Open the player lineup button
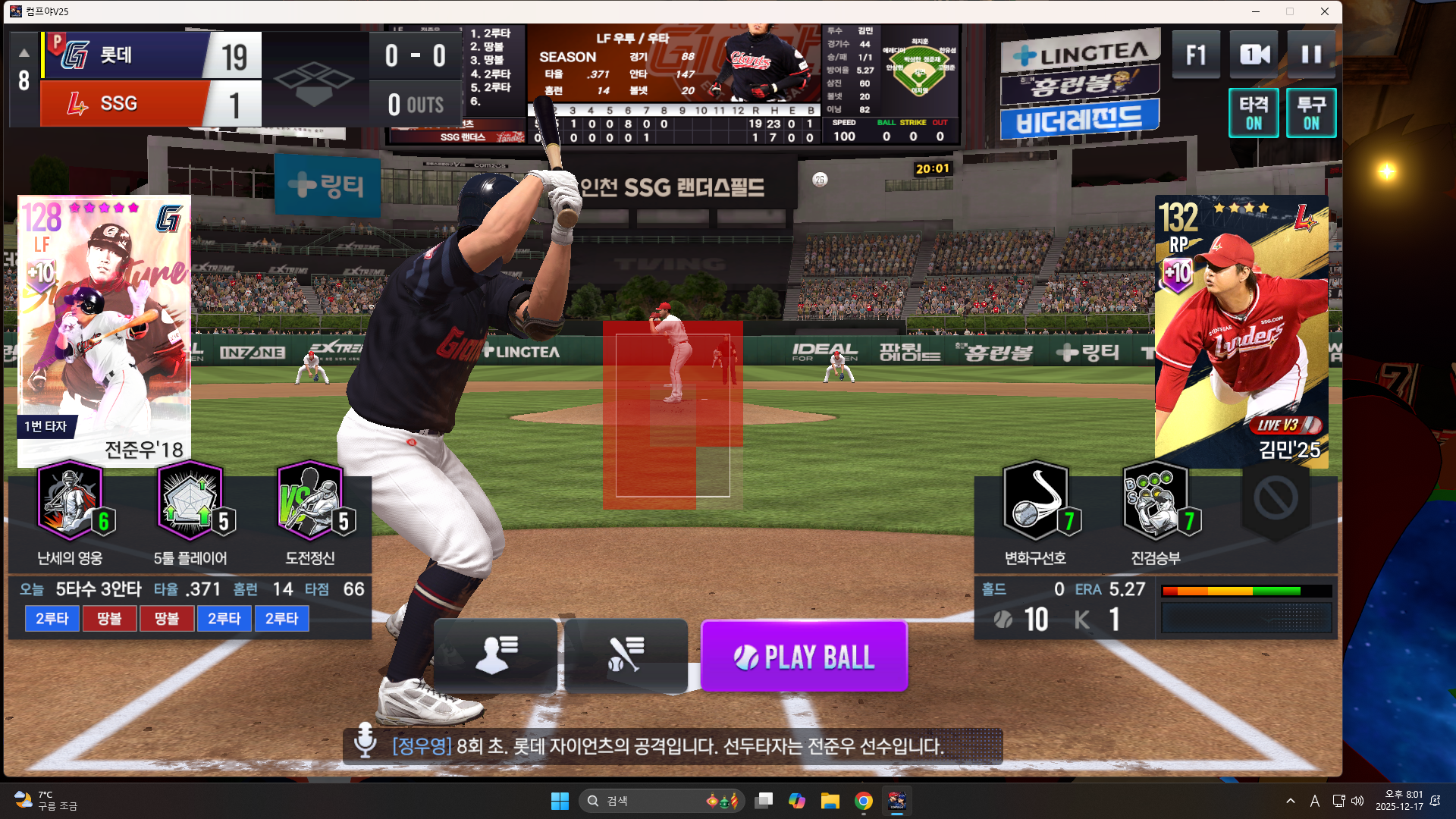The width and height of the screenshot is (1456, 819). point(495,654)
